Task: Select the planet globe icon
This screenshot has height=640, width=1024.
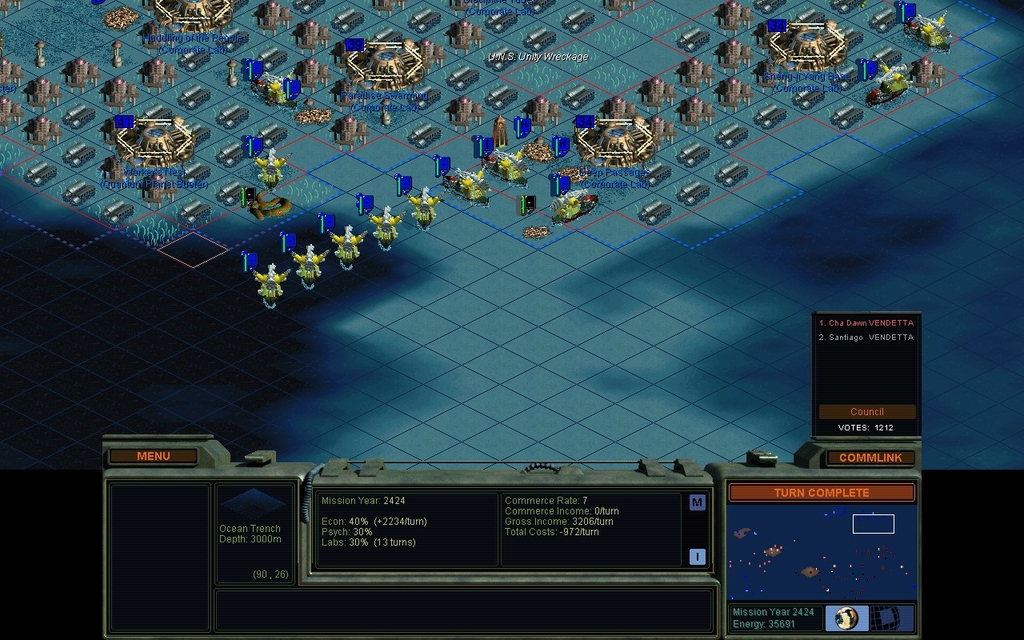Action: coord(846,617)
